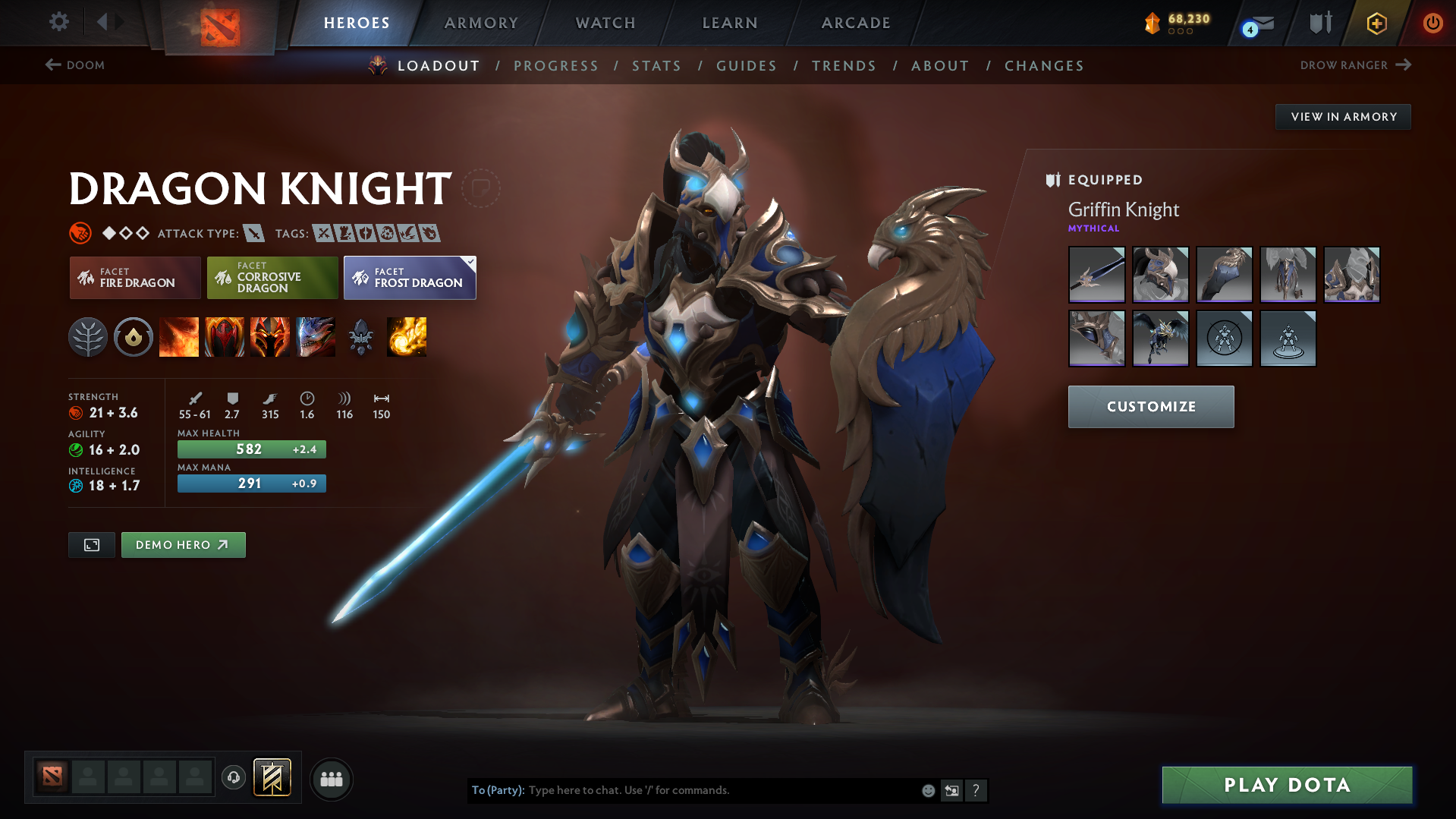
Task: Click the MAX HEALTH bar showing 582
Action: (x=251, y=449)
